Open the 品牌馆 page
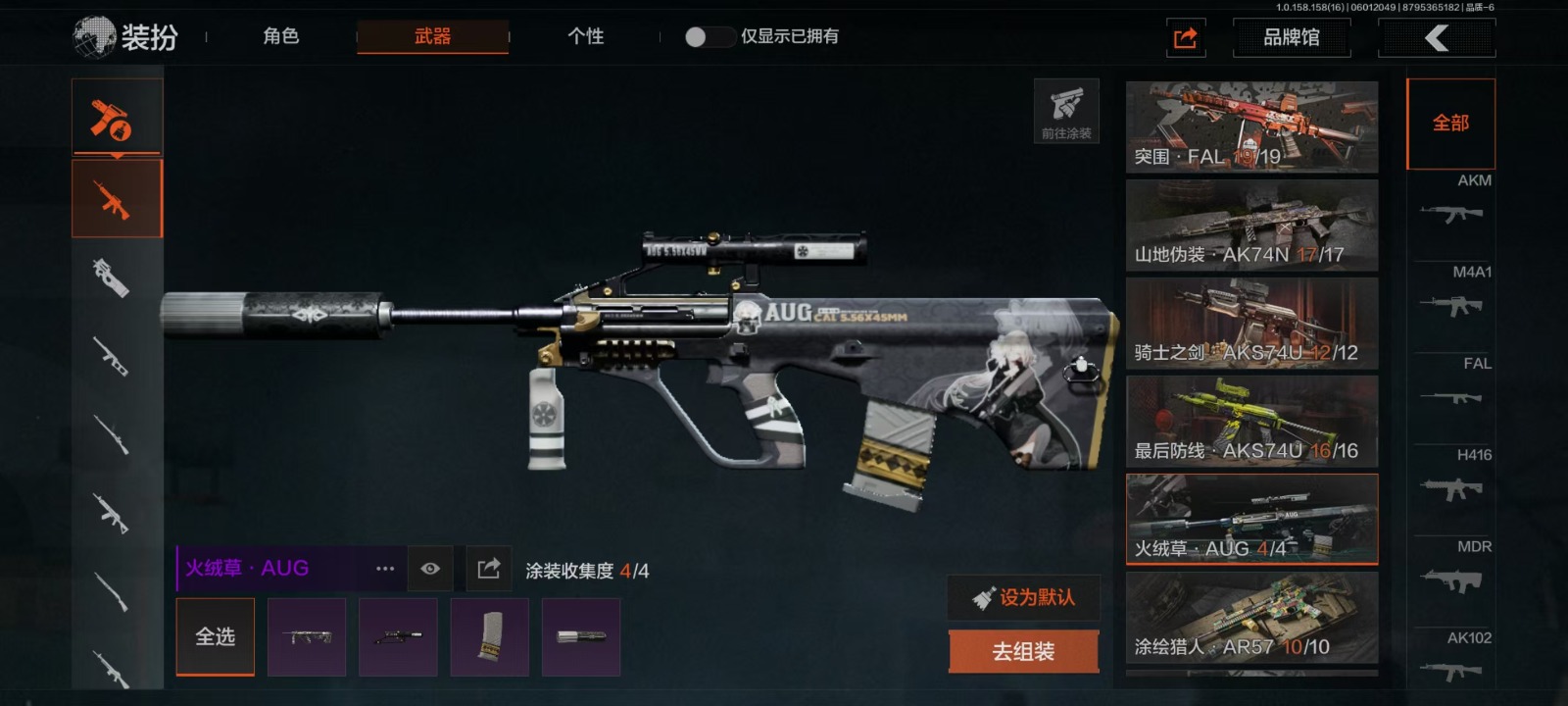The image size is (1568, 706). coord(1291,37)
